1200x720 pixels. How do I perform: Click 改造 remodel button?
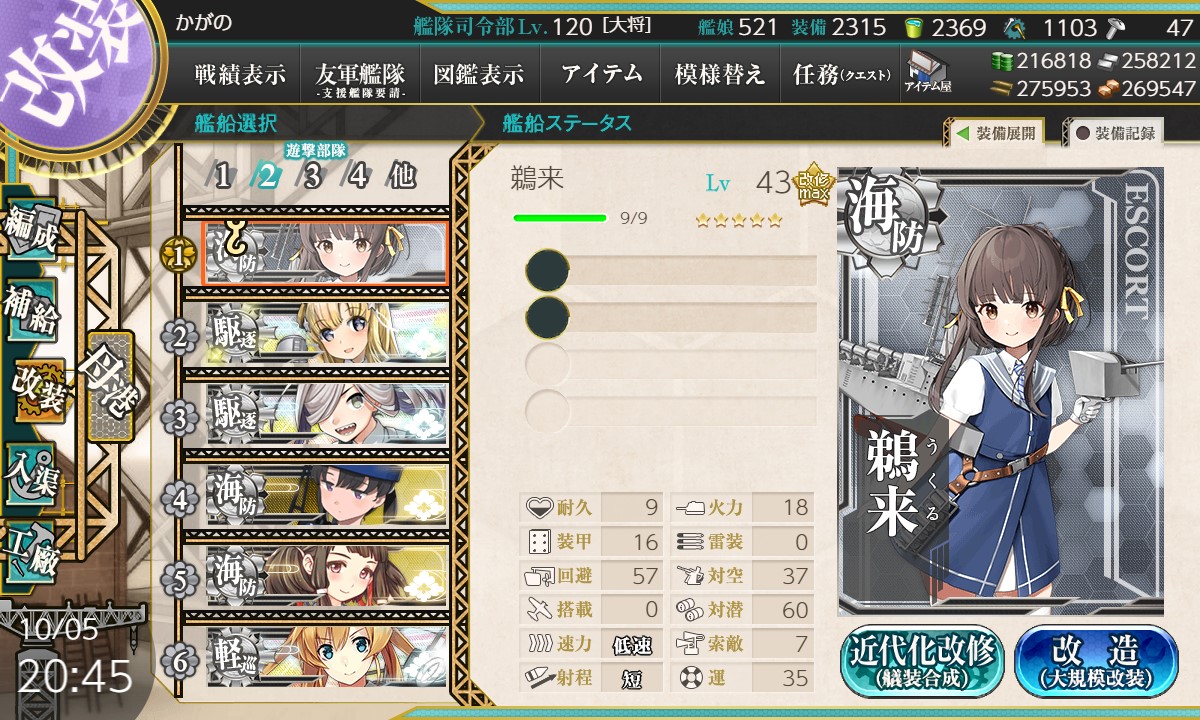click(x=1096, y=661)
